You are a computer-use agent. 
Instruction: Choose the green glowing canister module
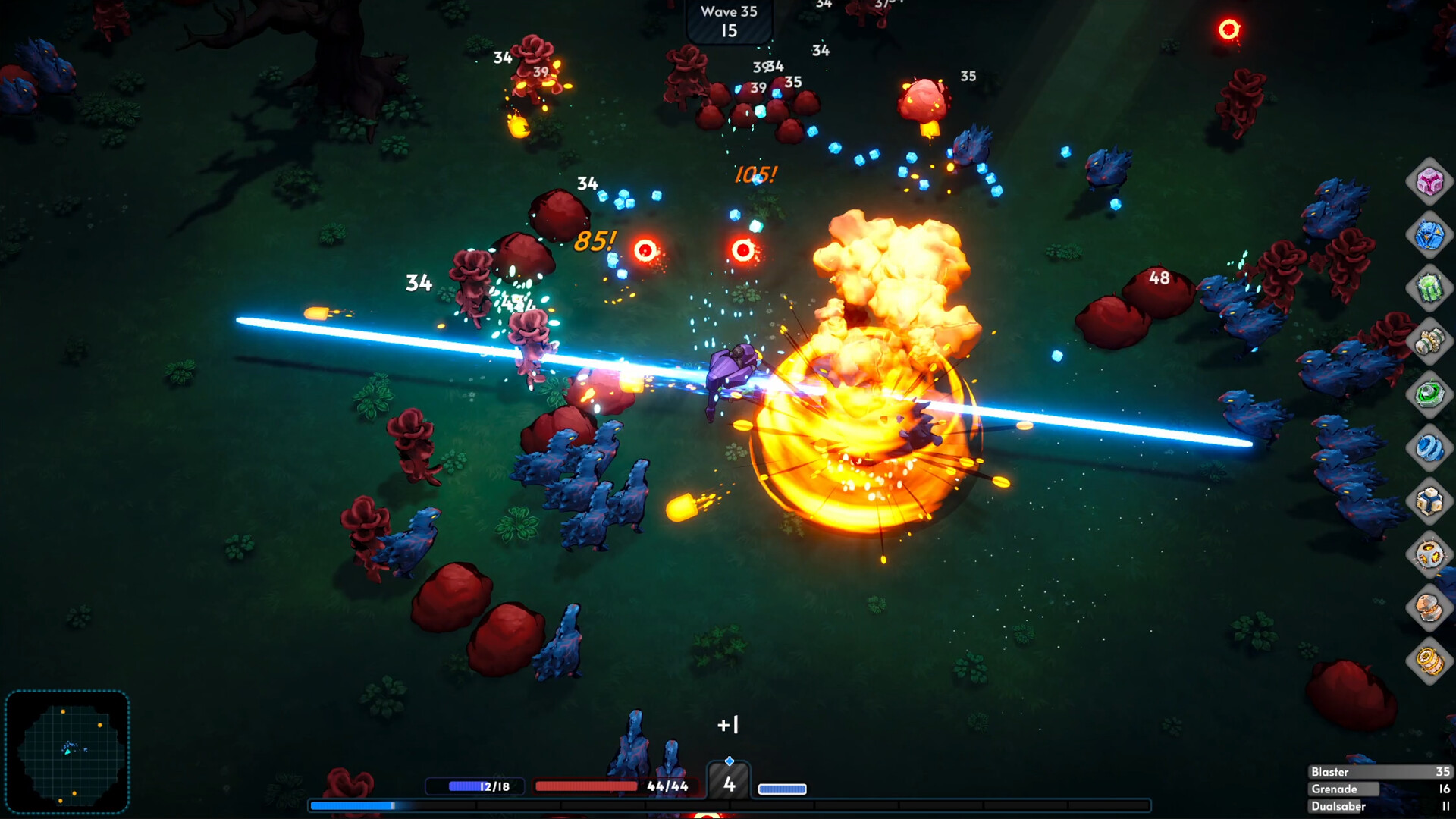click(1429, 288)
